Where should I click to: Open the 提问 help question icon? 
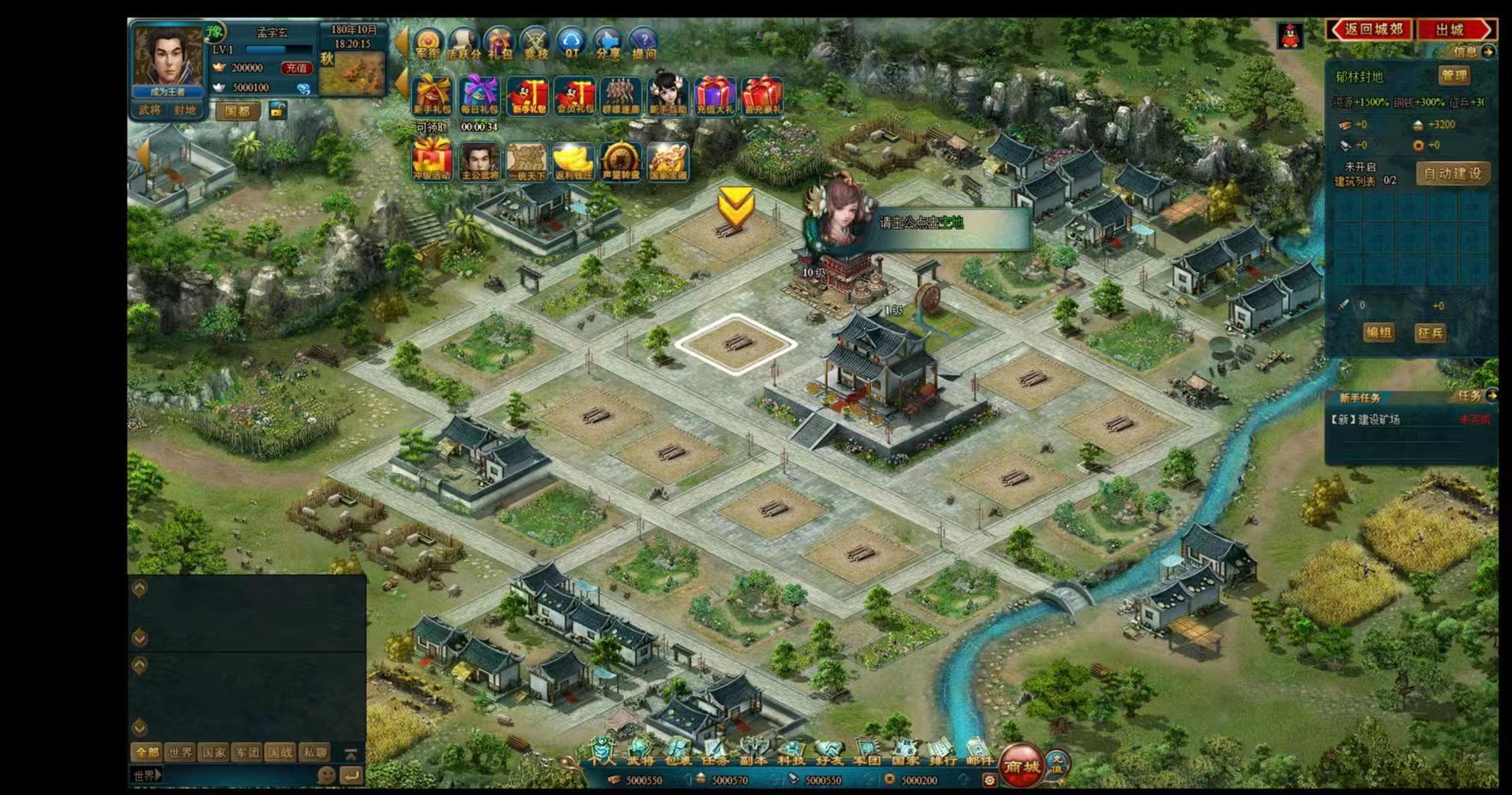point(643,43)
